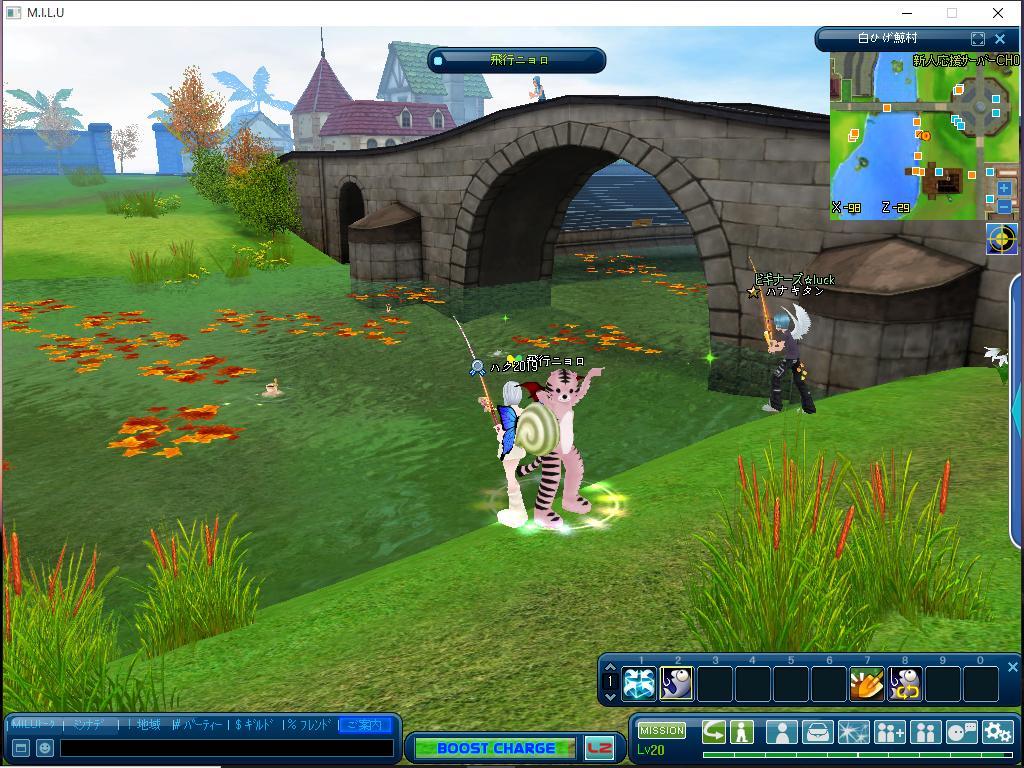Screen dimensions: 1024x768
Task: Activate the shovel dig skill in slot 7
Action: coord(866,683)
